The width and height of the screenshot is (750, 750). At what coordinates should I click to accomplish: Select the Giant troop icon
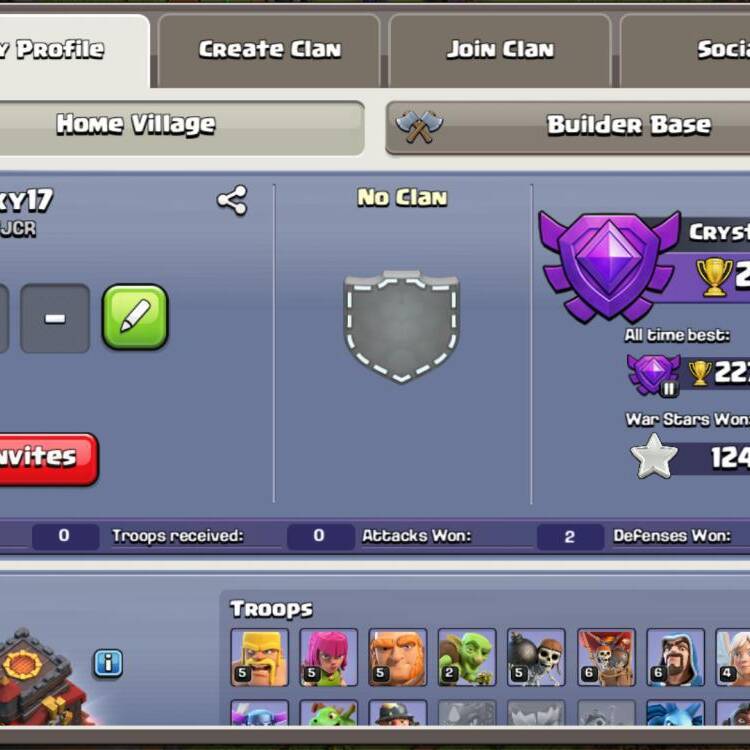click(398, 657)
